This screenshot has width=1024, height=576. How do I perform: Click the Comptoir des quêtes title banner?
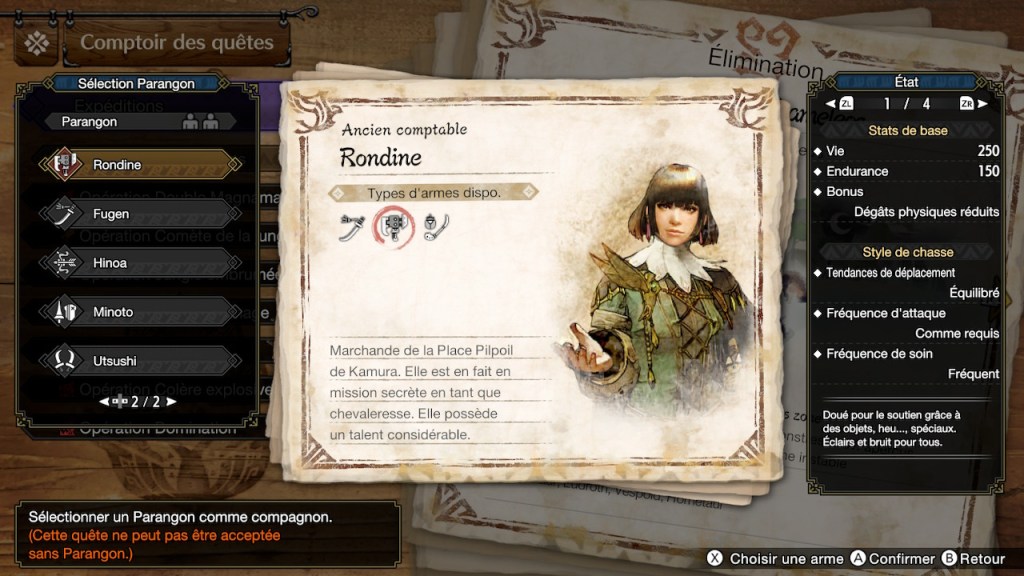pos(176,43)
